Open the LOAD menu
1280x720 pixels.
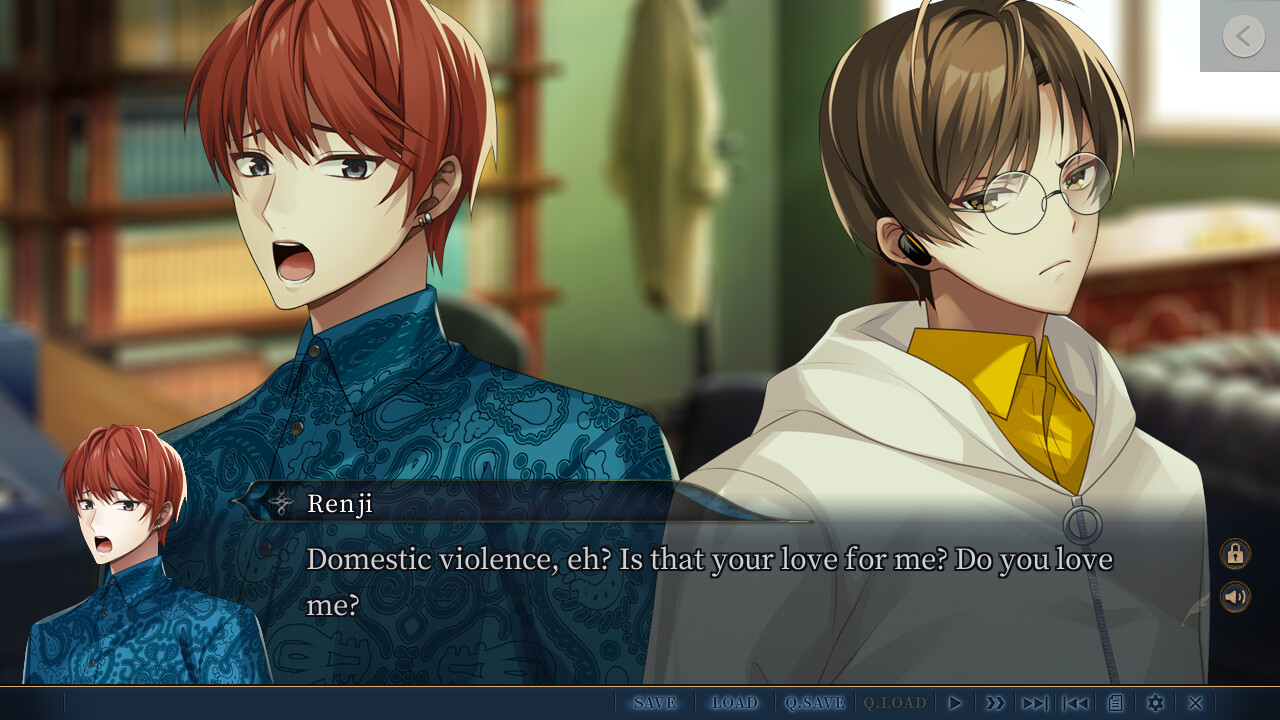pyautogui.click(x=735, y=703)
